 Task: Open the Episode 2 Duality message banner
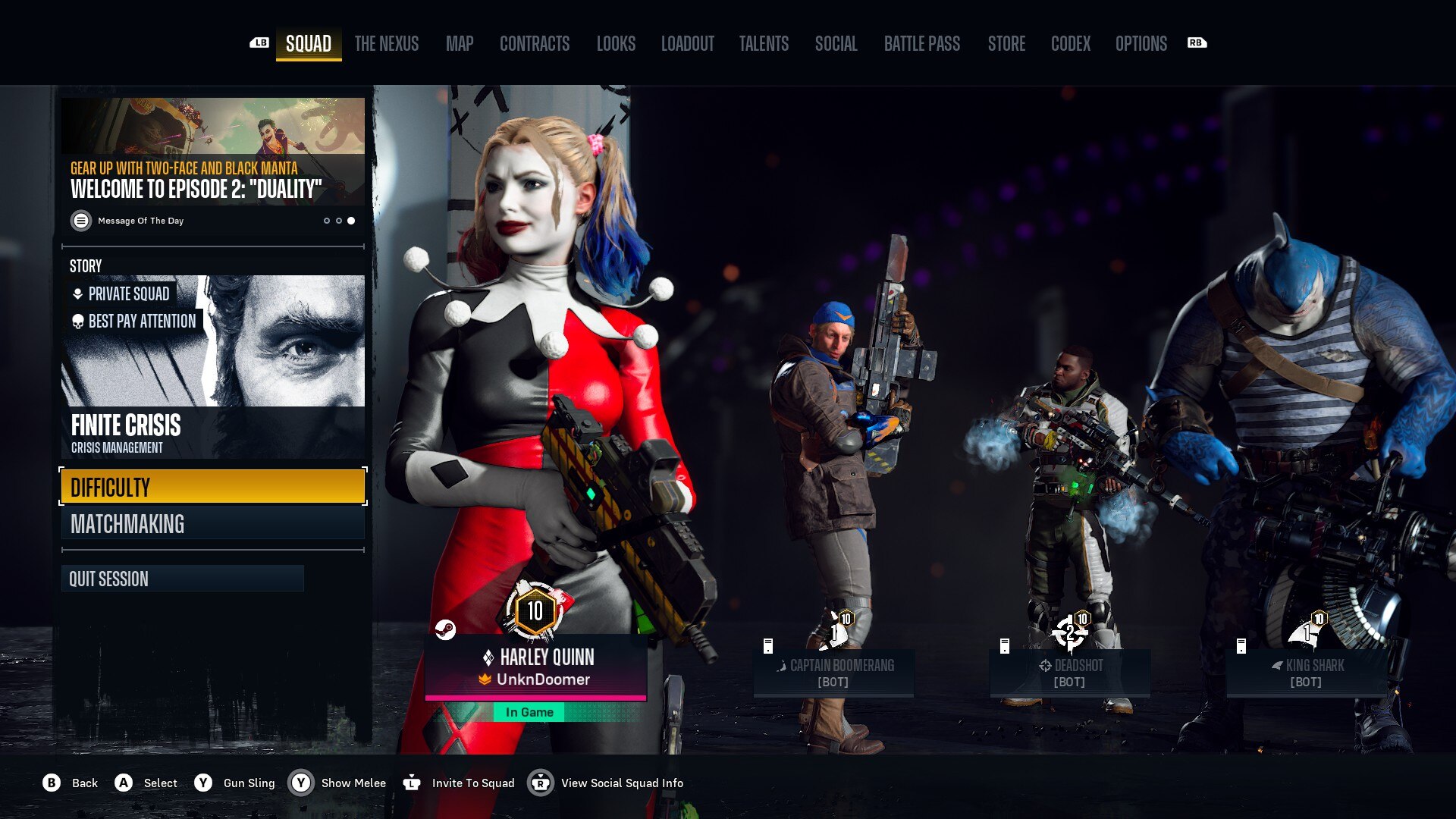213,163
